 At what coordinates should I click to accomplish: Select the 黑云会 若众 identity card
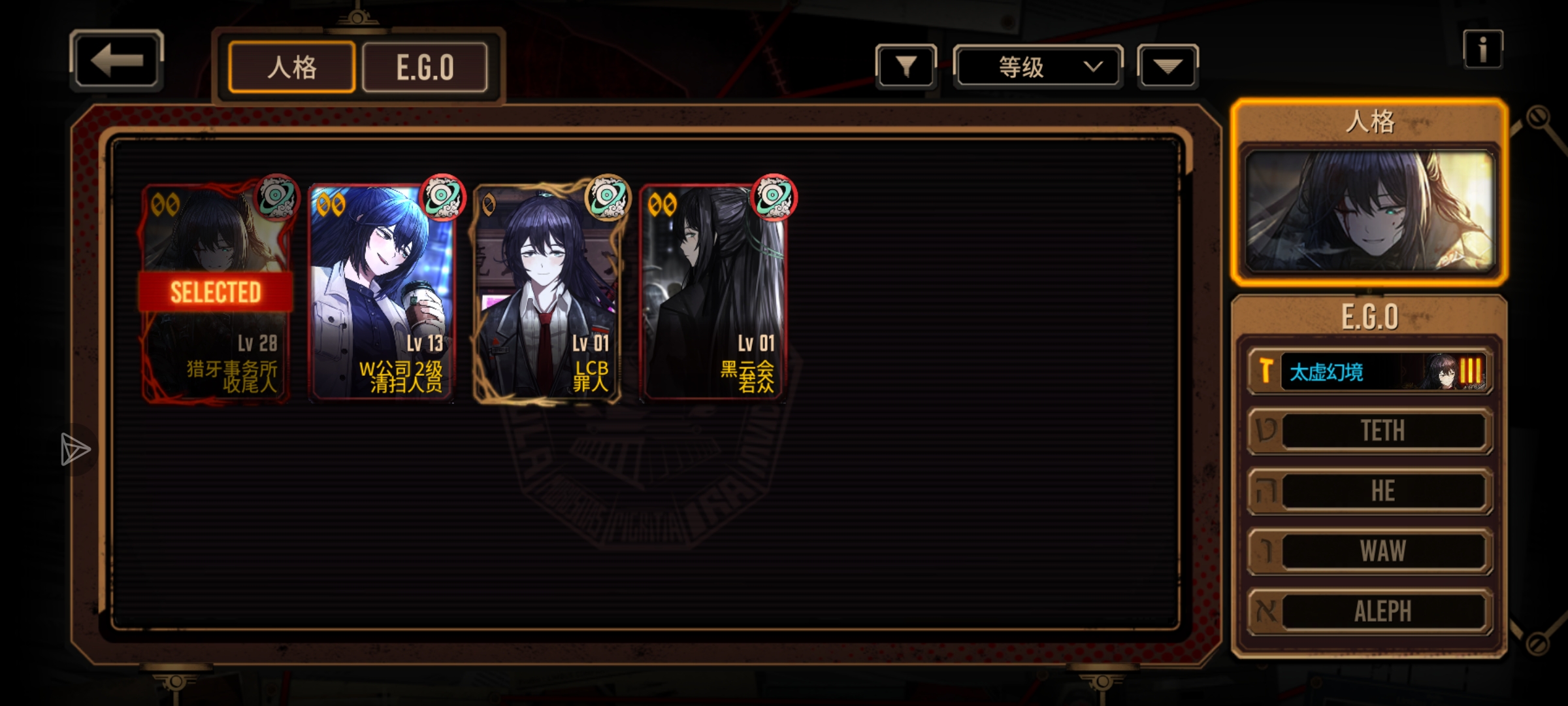point(713,293)
